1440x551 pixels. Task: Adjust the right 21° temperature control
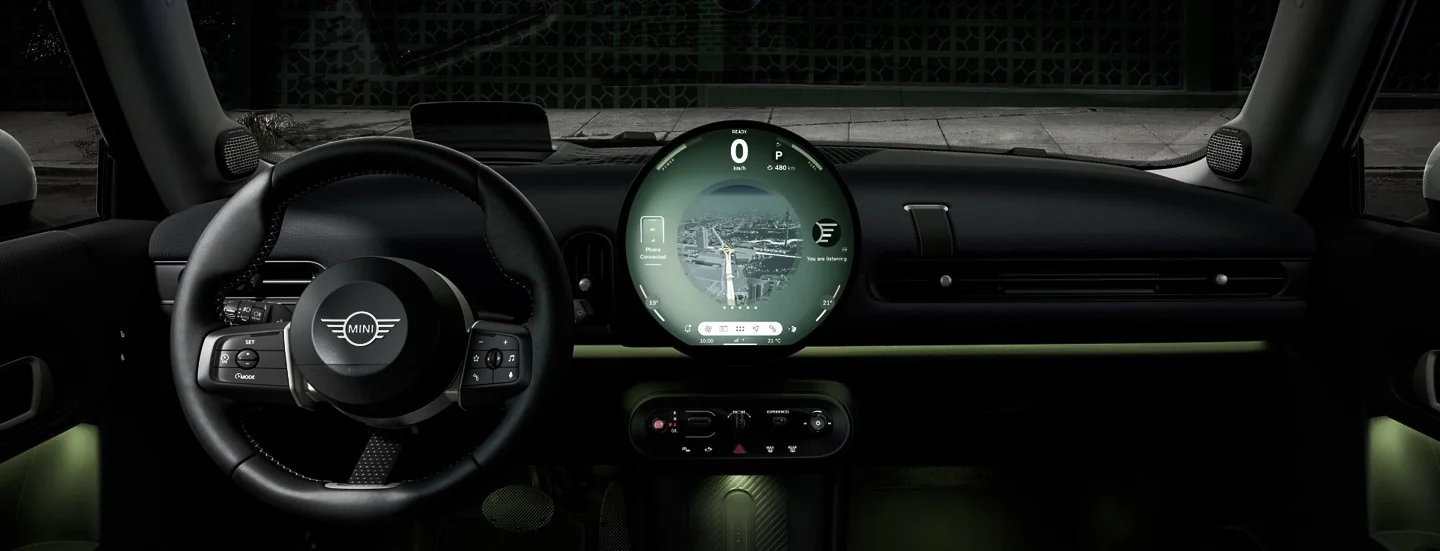pos(827,302)
